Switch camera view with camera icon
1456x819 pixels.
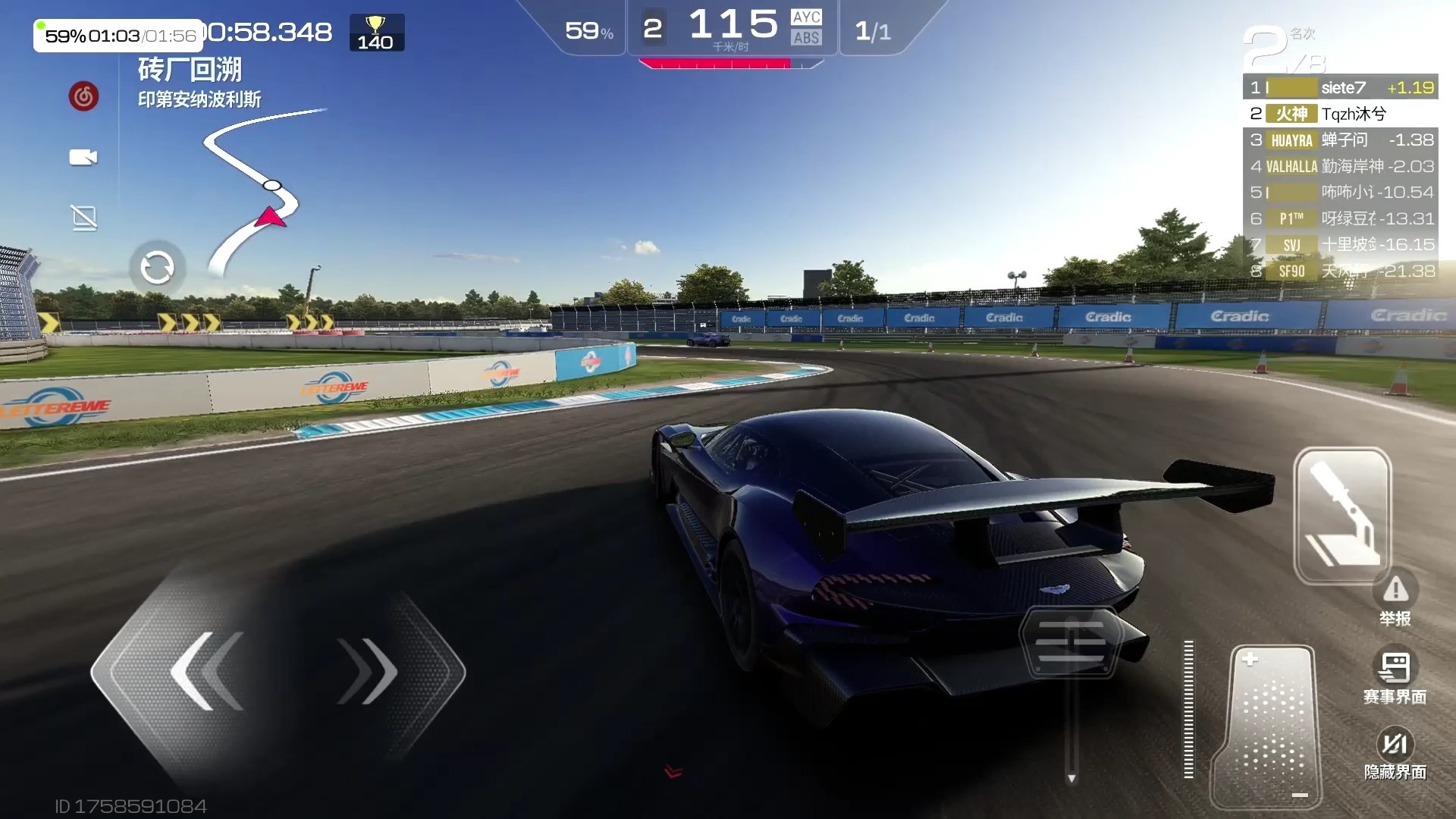tap(83, 157)
